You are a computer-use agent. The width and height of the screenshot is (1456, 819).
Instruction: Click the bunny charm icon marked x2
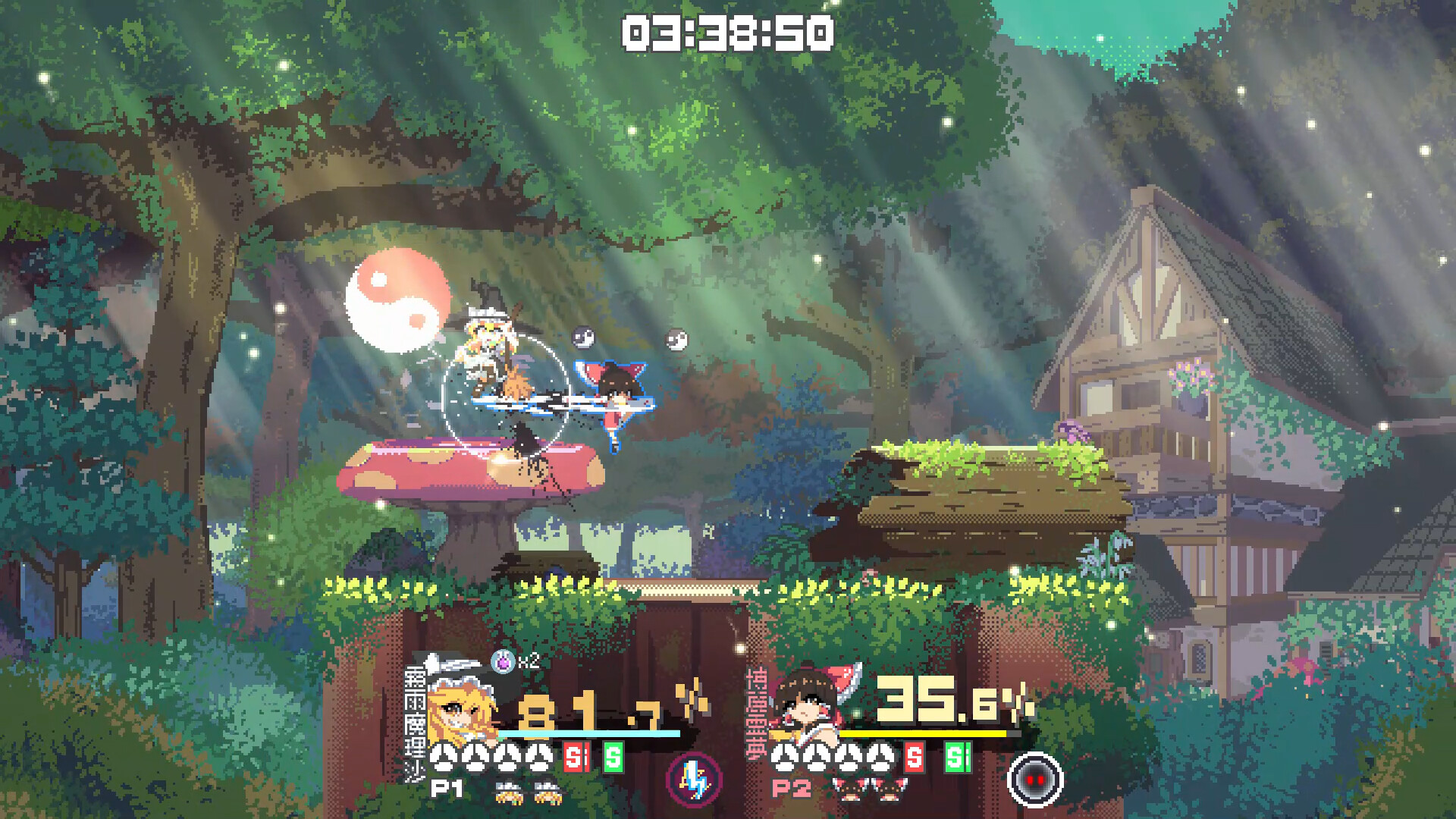pyautogui.click(x=504, y=661)
